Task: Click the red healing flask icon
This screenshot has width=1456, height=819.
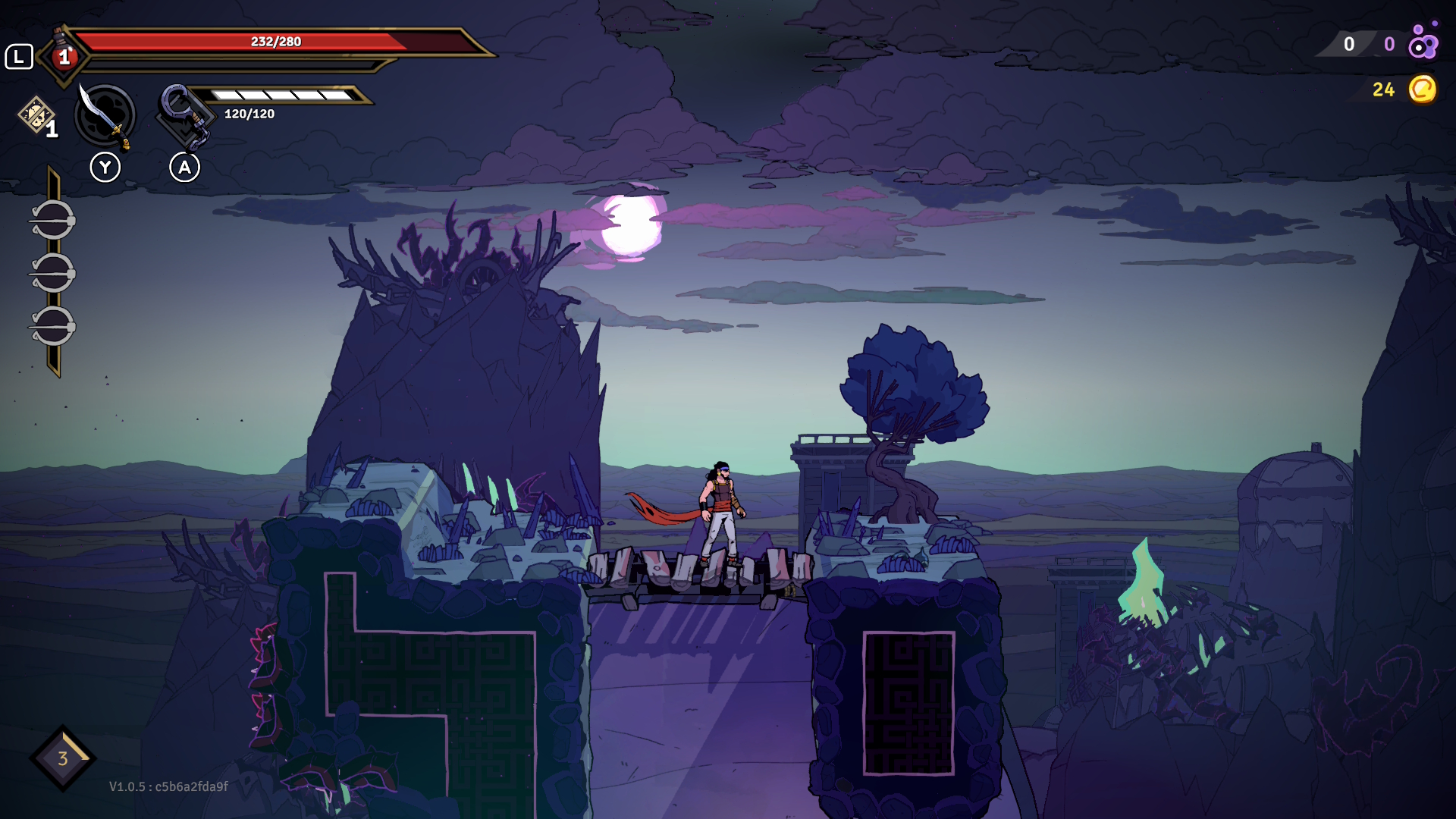Action: coord(64,55)
